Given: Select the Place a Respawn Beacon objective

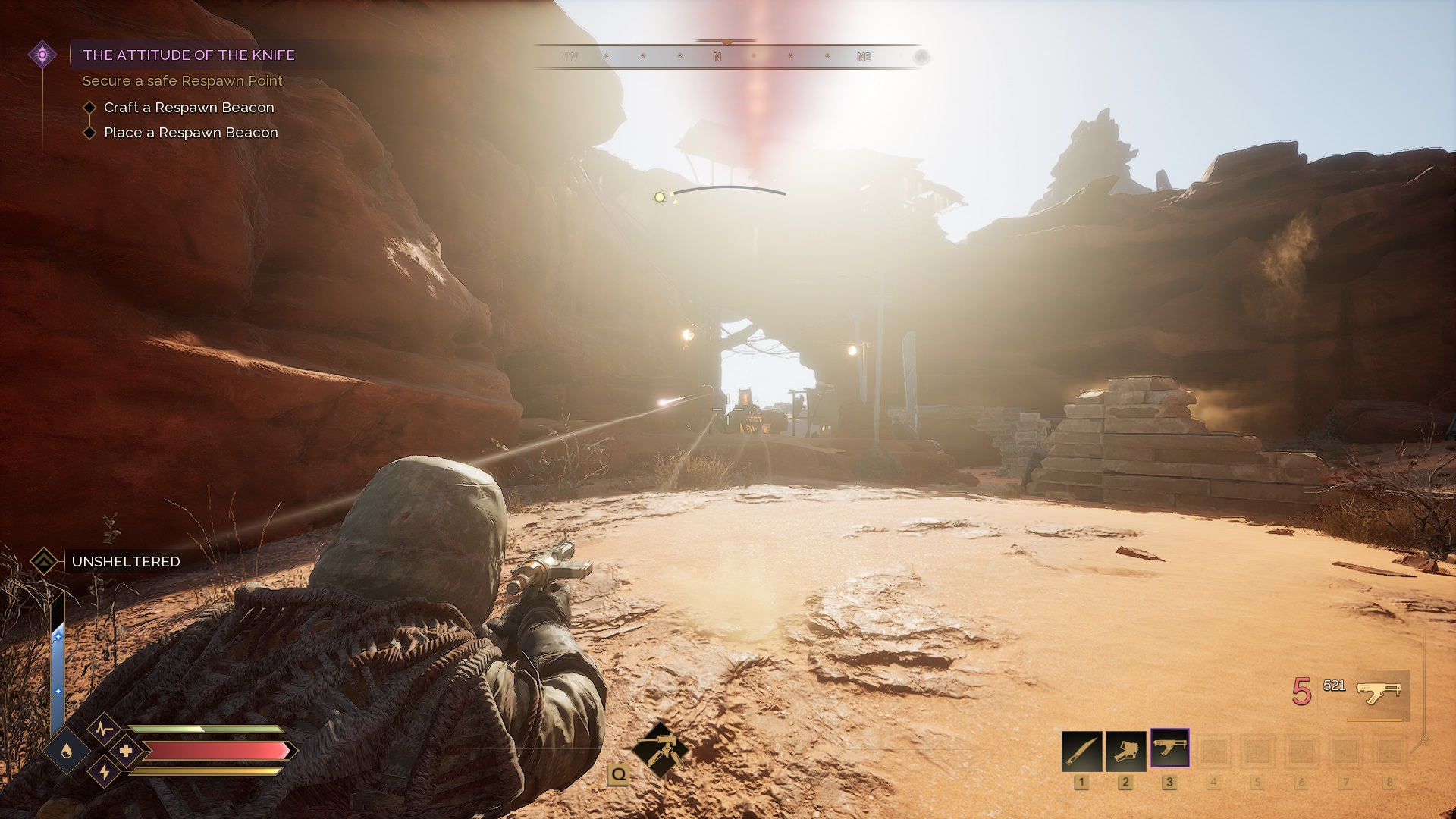Looking at the screenshot, I should 190,133.
